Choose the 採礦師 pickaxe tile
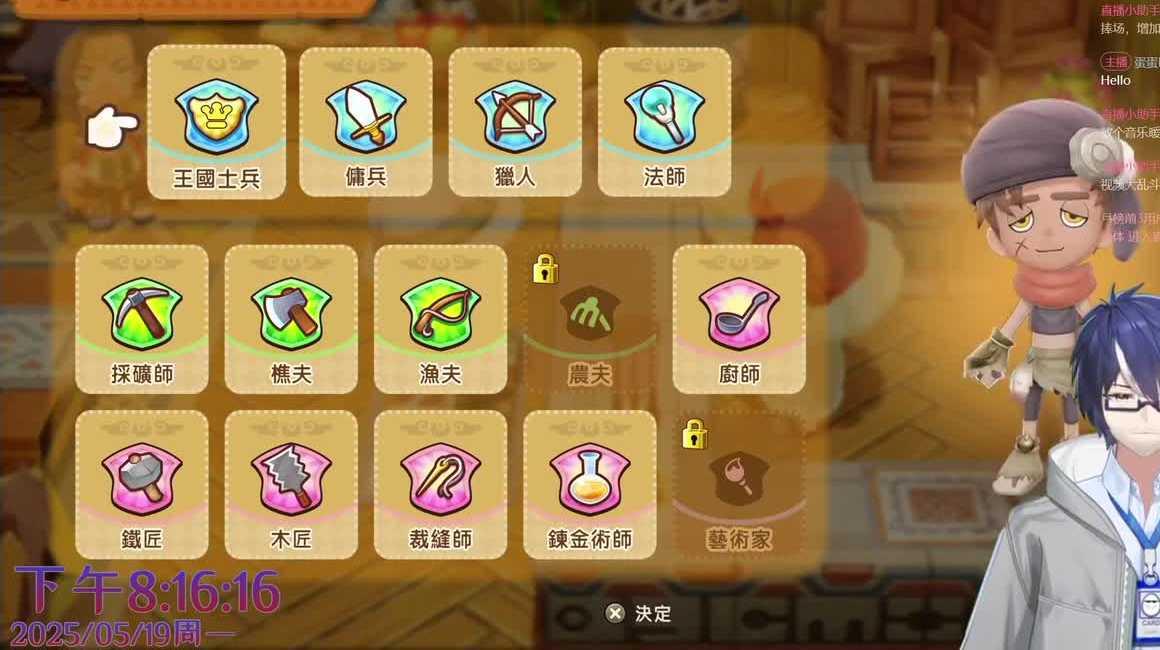1160x650 pixels. (142, 319)
